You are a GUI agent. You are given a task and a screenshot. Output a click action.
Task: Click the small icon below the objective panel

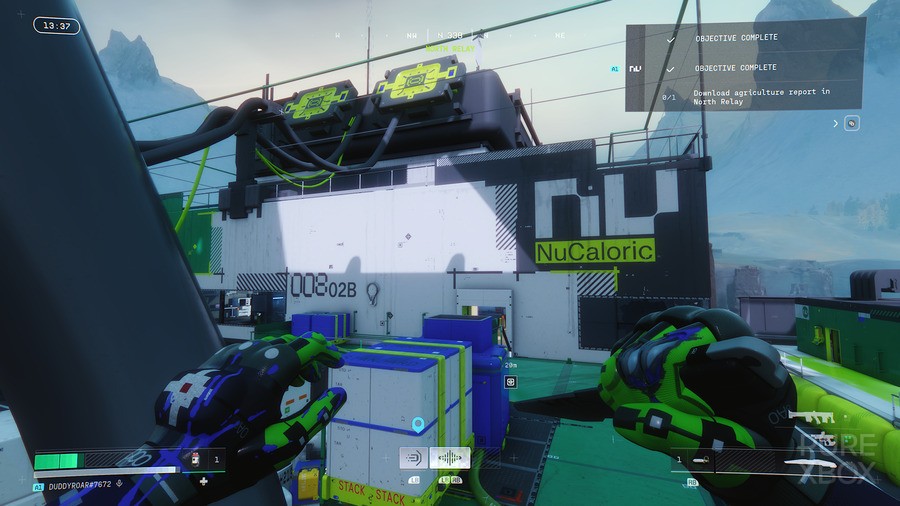pos(852,123)
